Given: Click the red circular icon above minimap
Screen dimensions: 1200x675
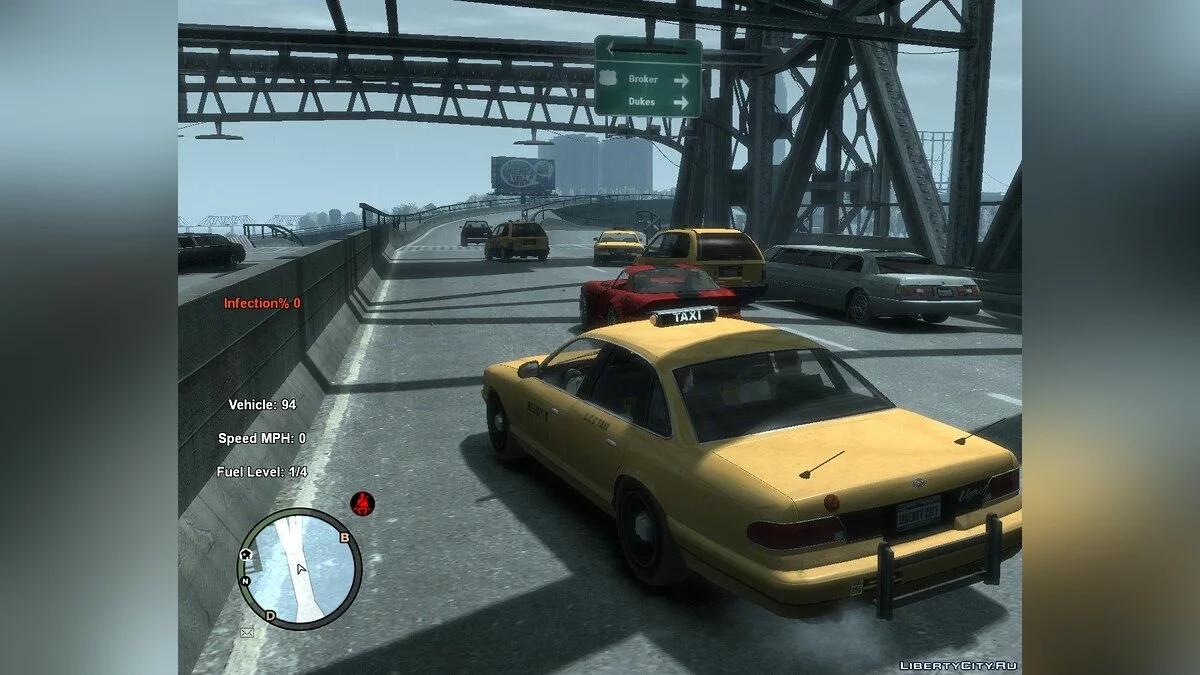Looking at the screenshot, I should [x=362, y=503].
